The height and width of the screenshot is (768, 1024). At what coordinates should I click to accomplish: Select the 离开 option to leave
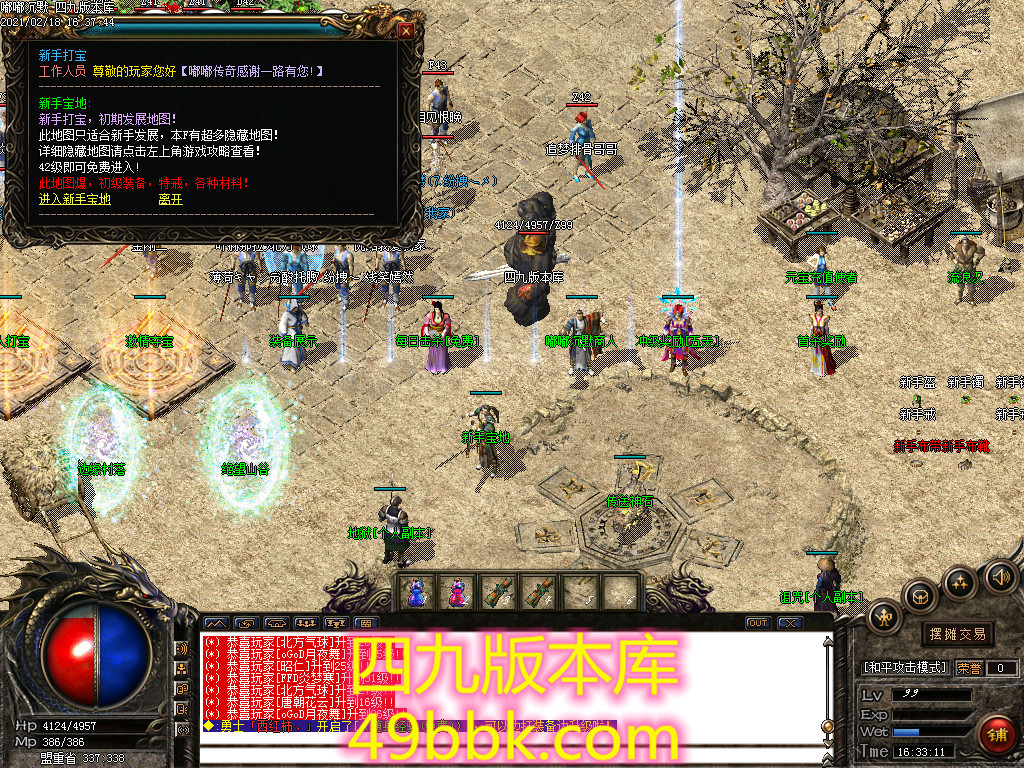tap(170, 199)
